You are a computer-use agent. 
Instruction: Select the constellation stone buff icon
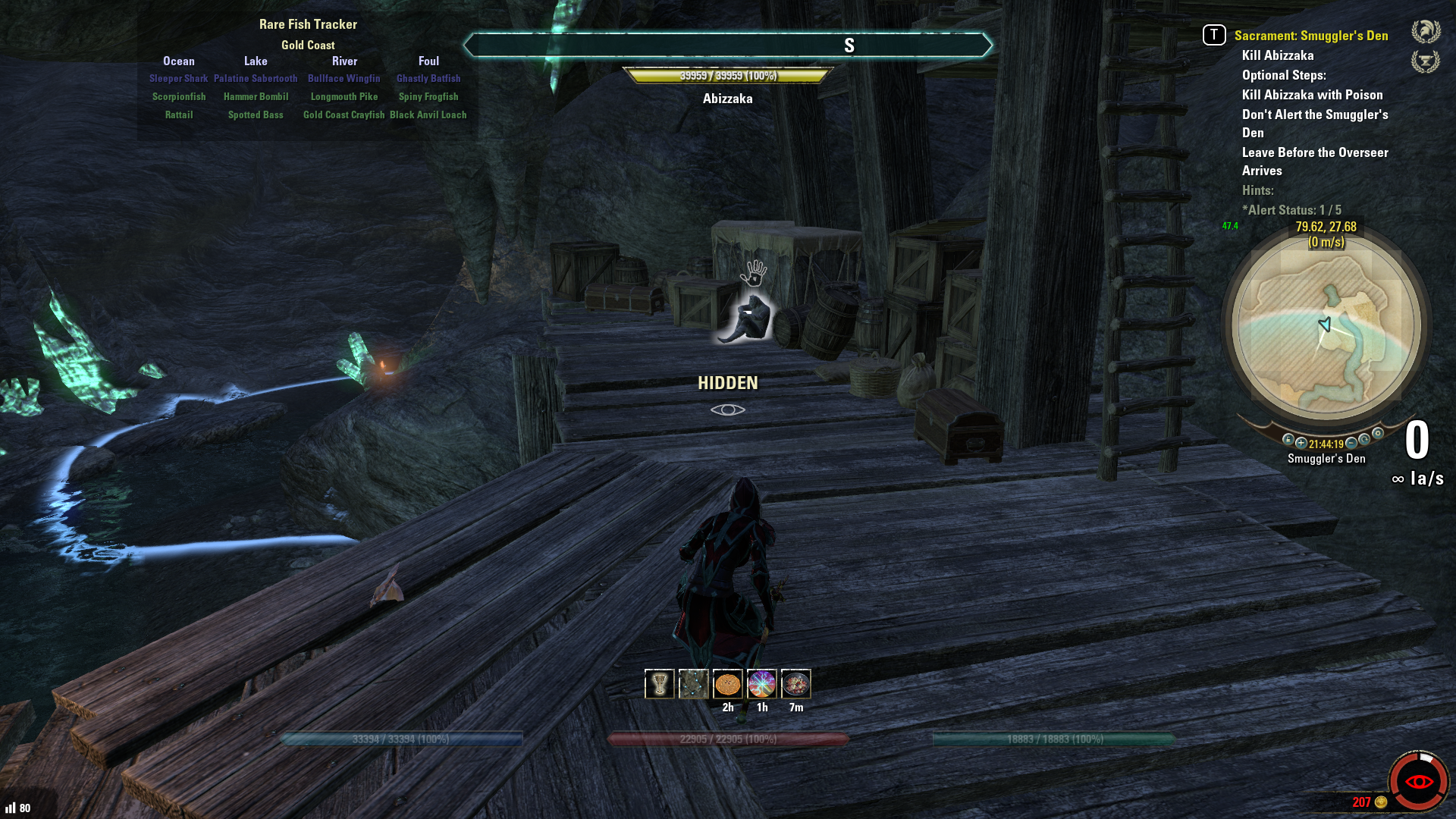[x=693, y=684]
